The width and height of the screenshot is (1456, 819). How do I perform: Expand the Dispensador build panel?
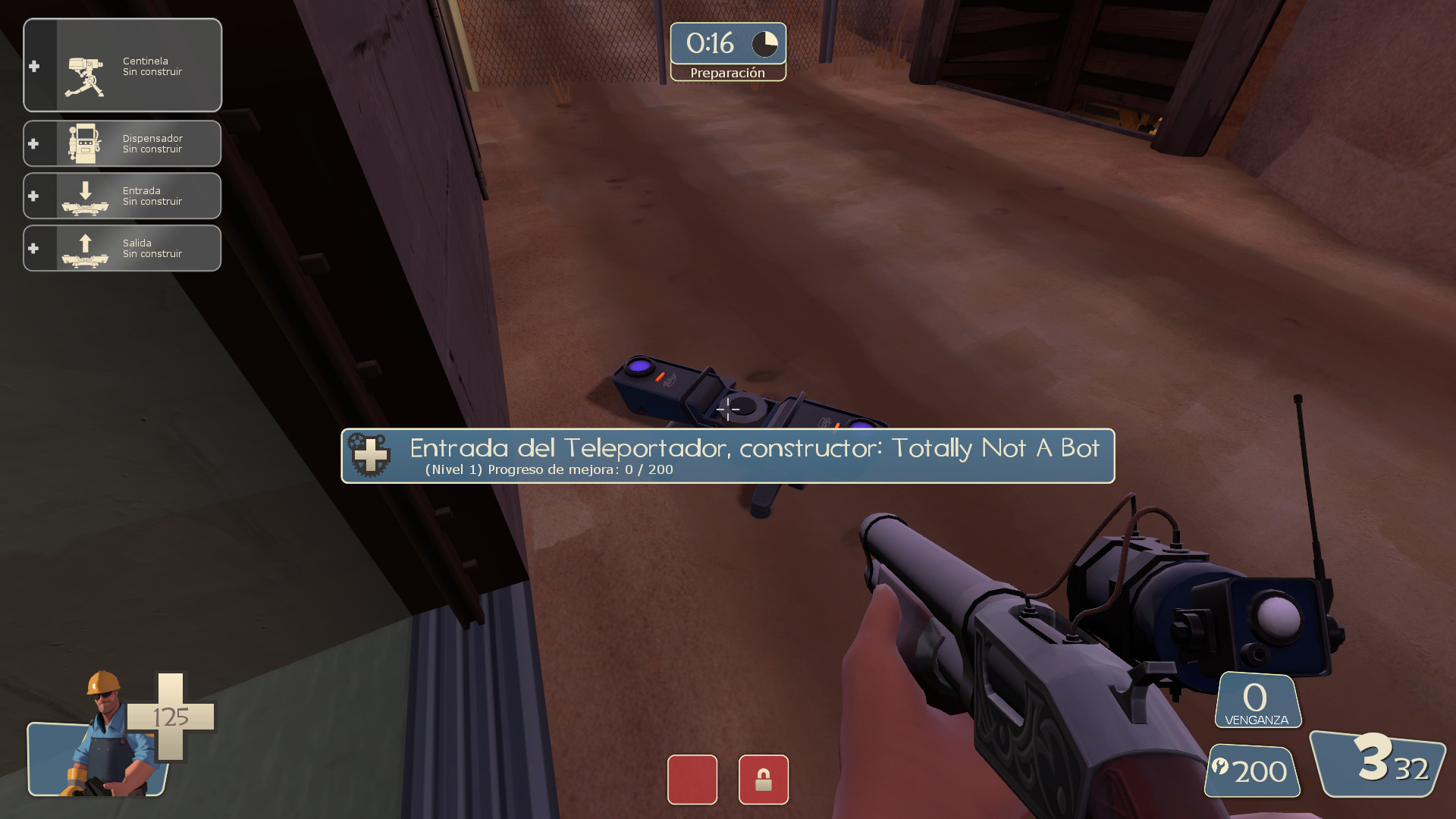(152, 143)
